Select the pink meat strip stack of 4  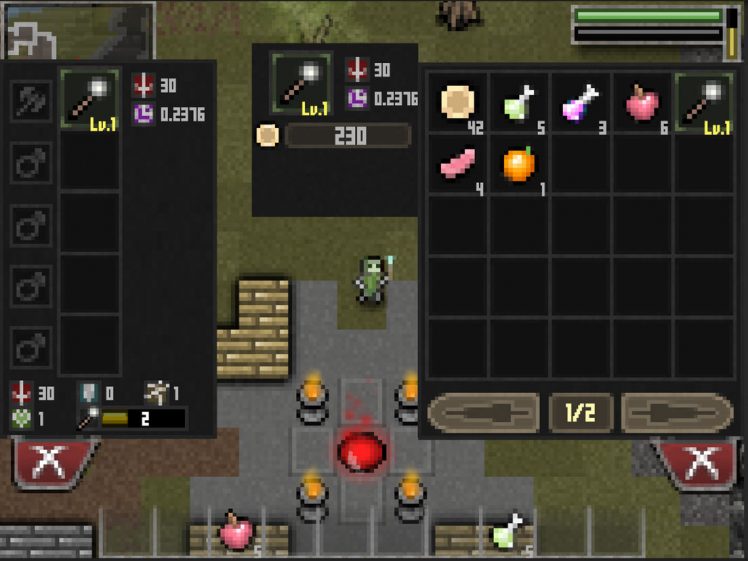(458, 164)
